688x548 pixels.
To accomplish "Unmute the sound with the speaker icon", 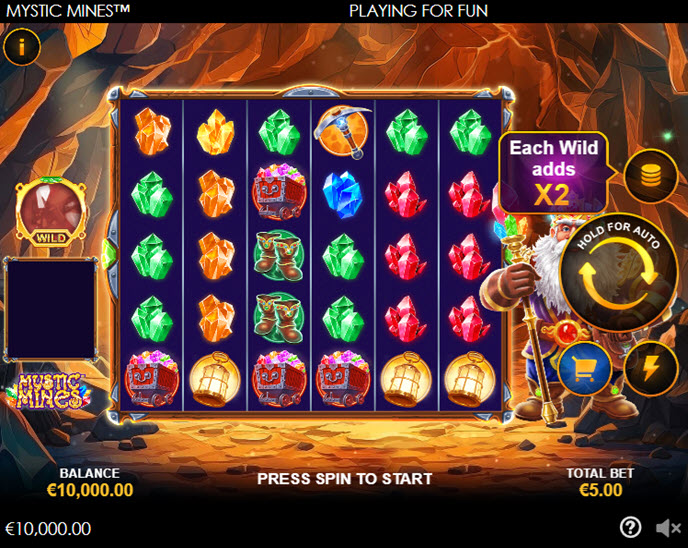I will [667, 527].
